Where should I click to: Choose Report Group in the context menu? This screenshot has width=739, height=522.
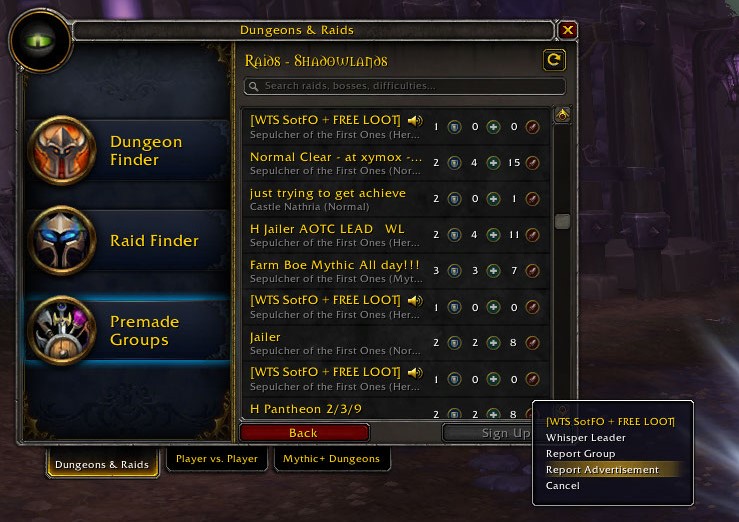[580, 454]
